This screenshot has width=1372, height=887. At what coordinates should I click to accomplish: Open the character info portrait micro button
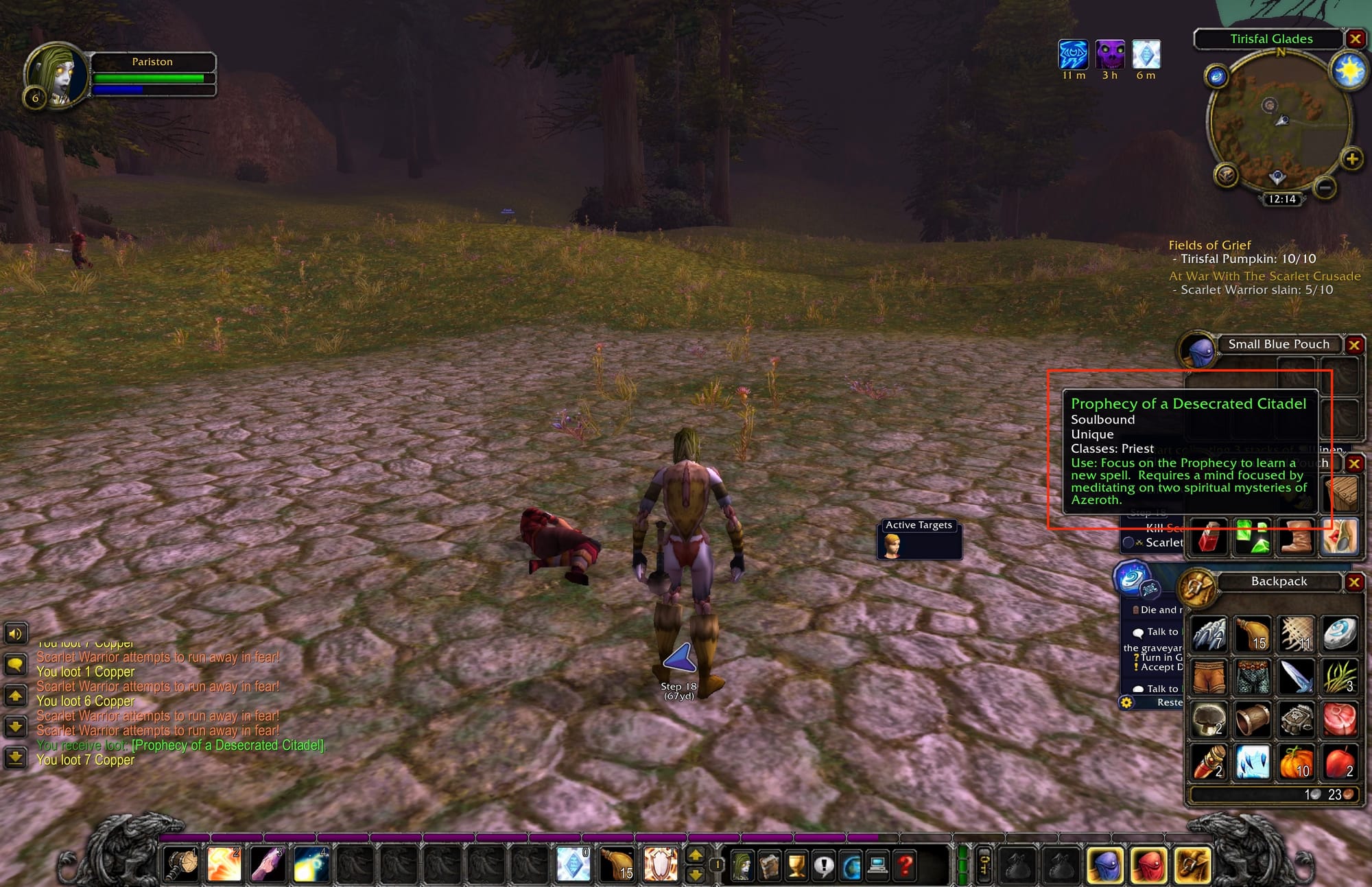742,866
